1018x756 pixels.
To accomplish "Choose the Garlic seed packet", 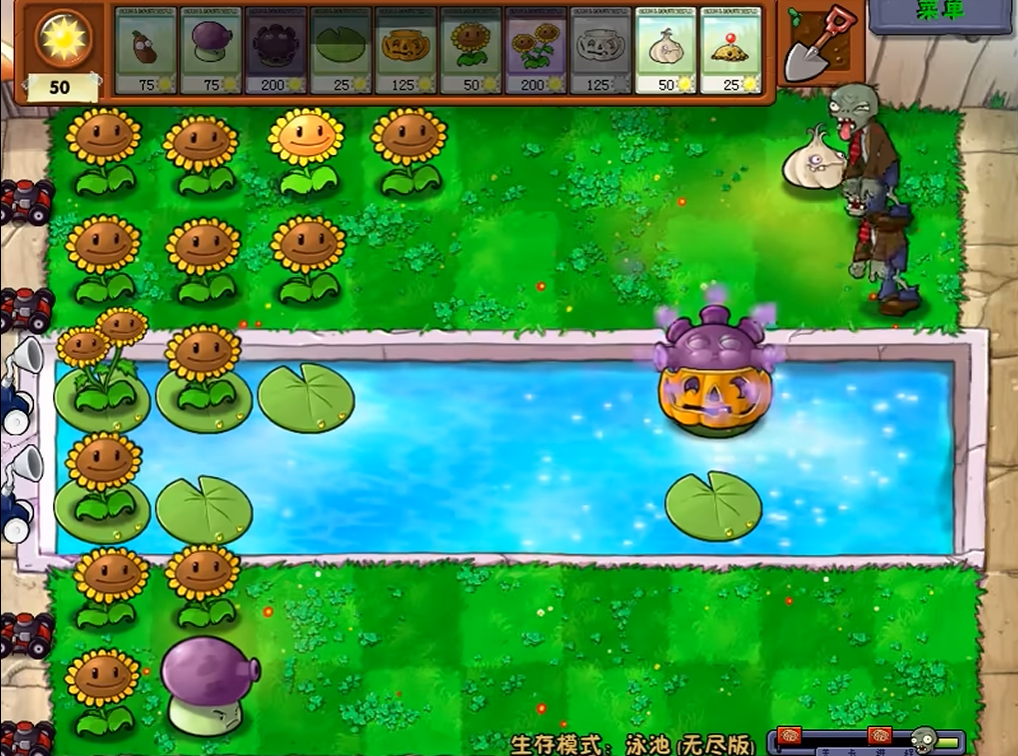I will click(x=665, y=50).
